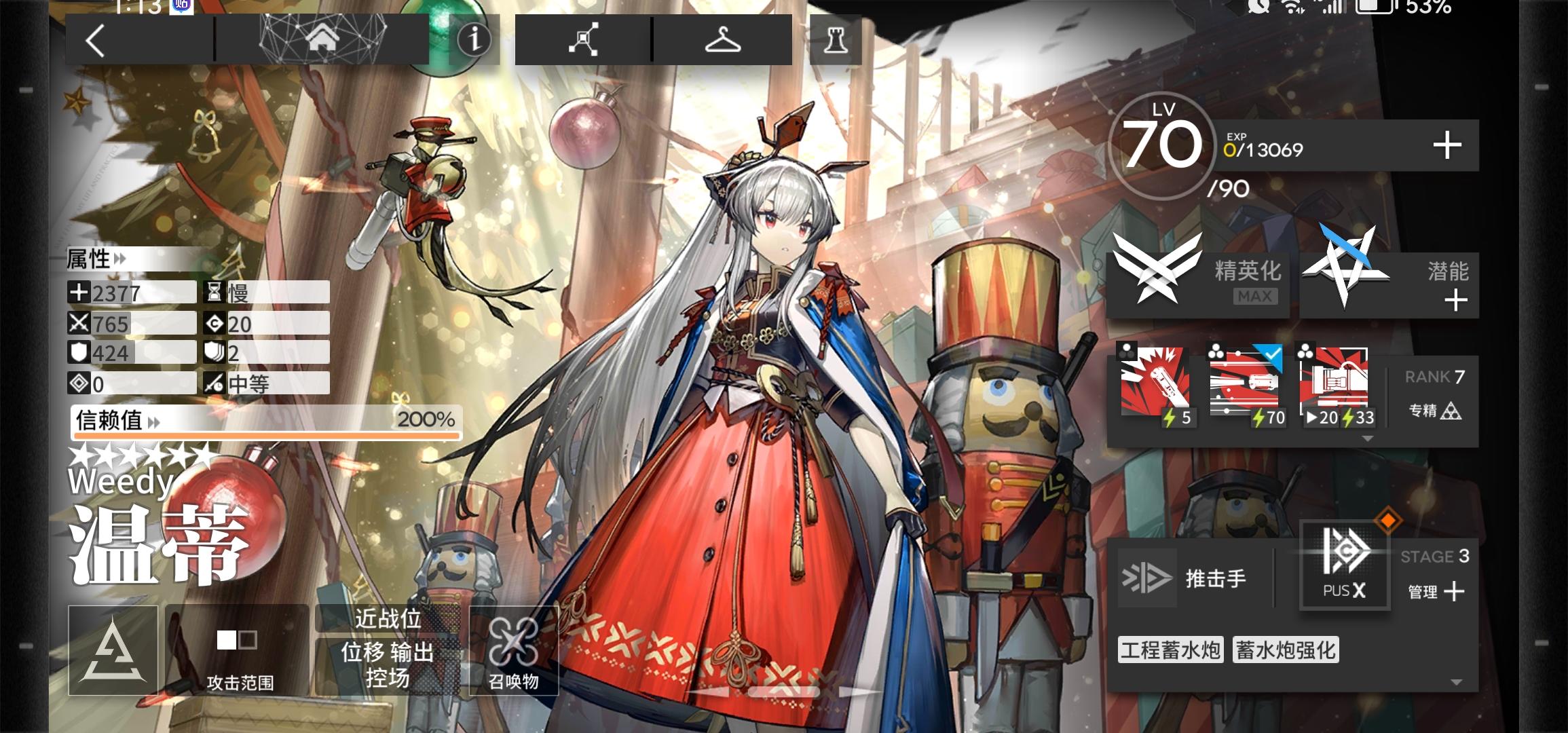Click the plus to add EXP
The image size is (1568, 733).
point(1450,145)
